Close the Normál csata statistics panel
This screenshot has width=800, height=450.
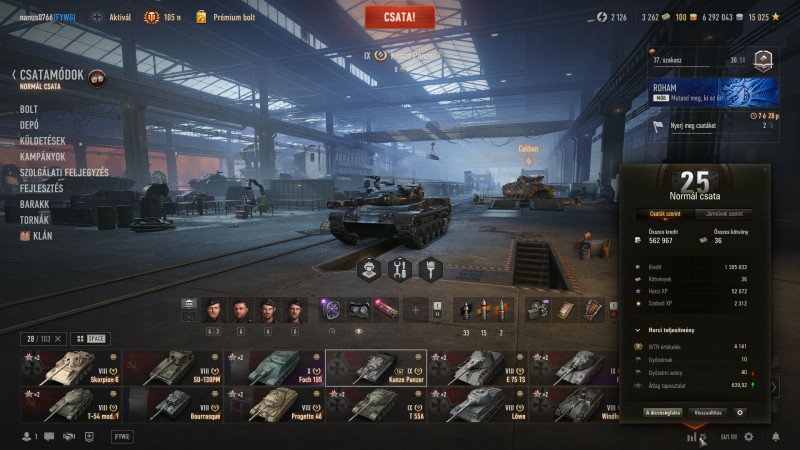tap(764, 171)
